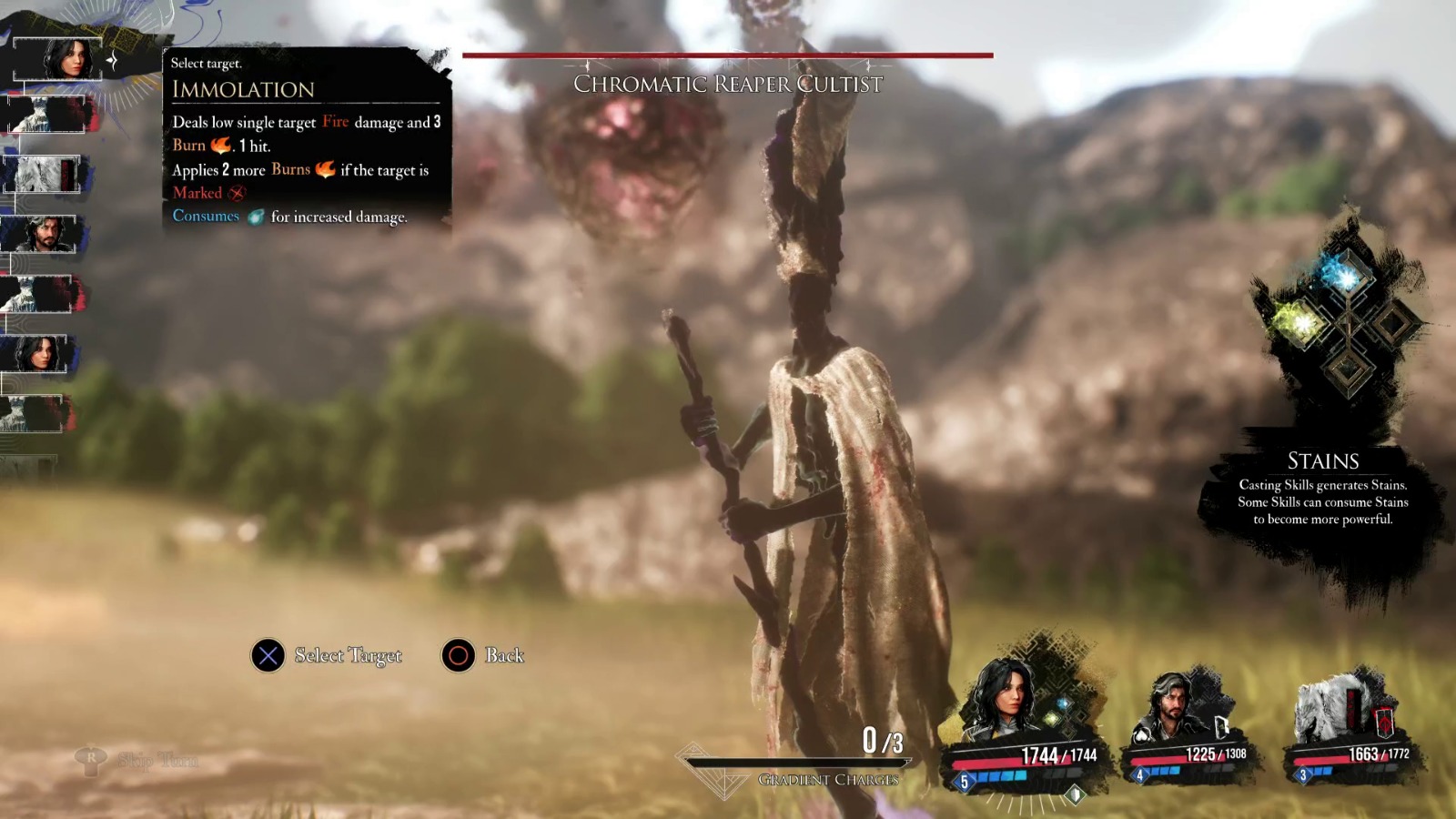This screenshot has width=1456, height=819.
Task: Click the R Skip Turn control icon
Action: click(x=91, y=757)
